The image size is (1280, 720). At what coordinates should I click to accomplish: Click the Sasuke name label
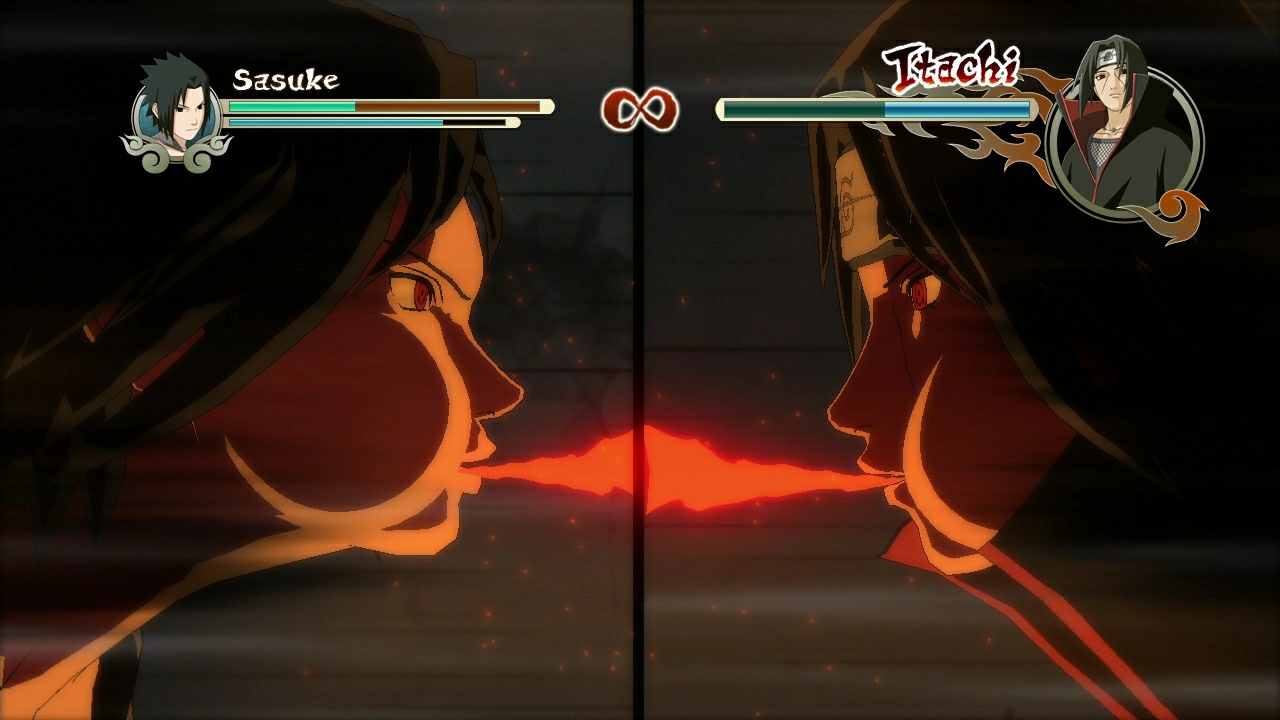pos(285,77)
